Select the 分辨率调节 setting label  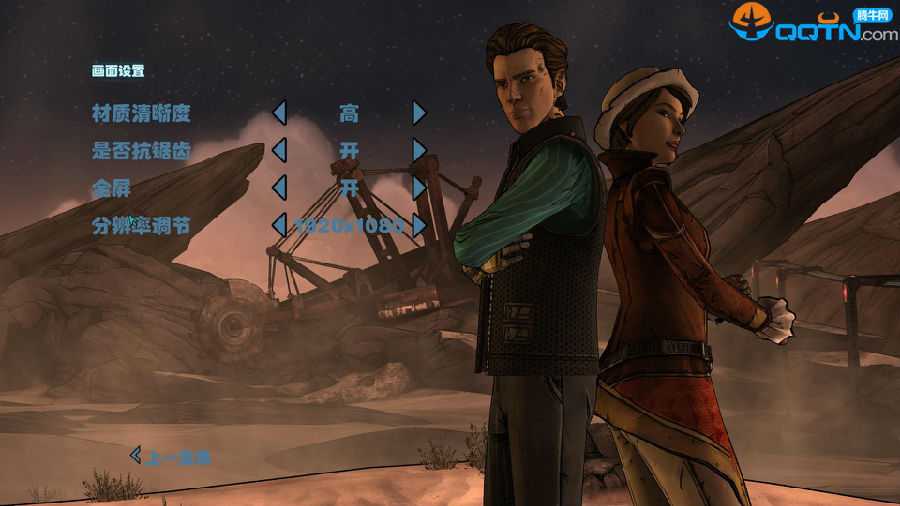coord(139,226)
